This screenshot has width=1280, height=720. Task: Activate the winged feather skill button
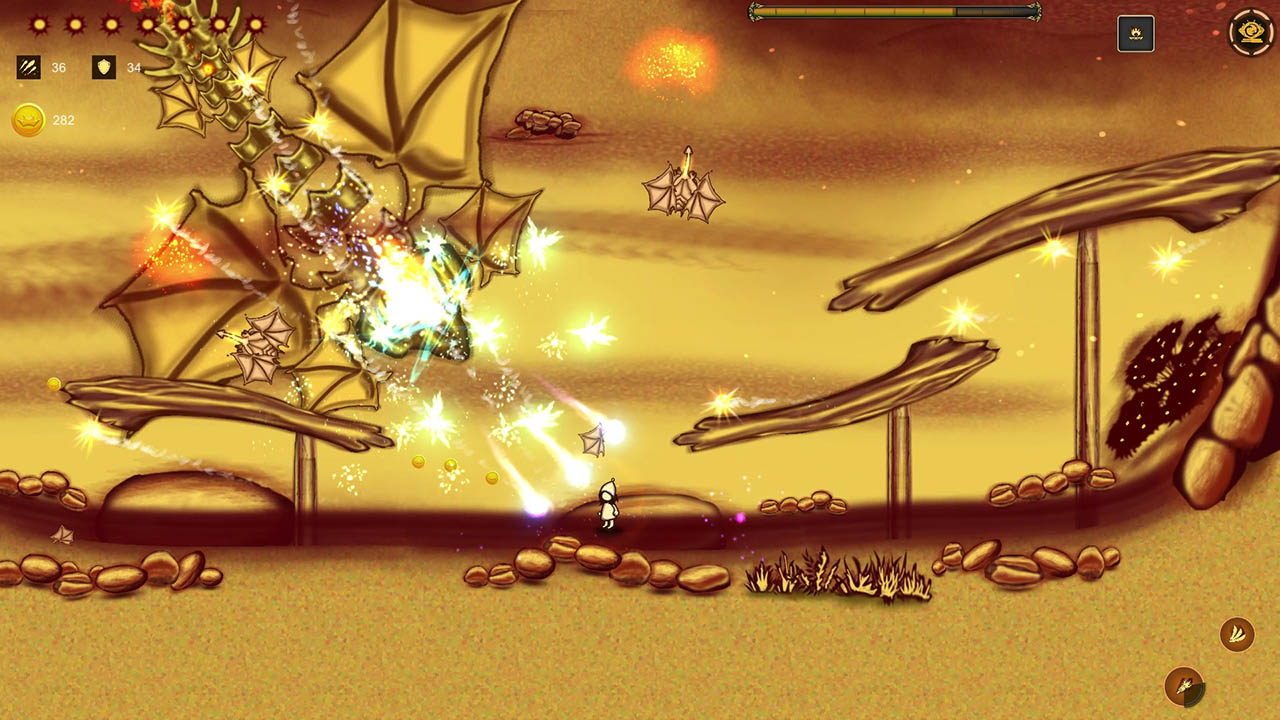[x=1236, y=633]
